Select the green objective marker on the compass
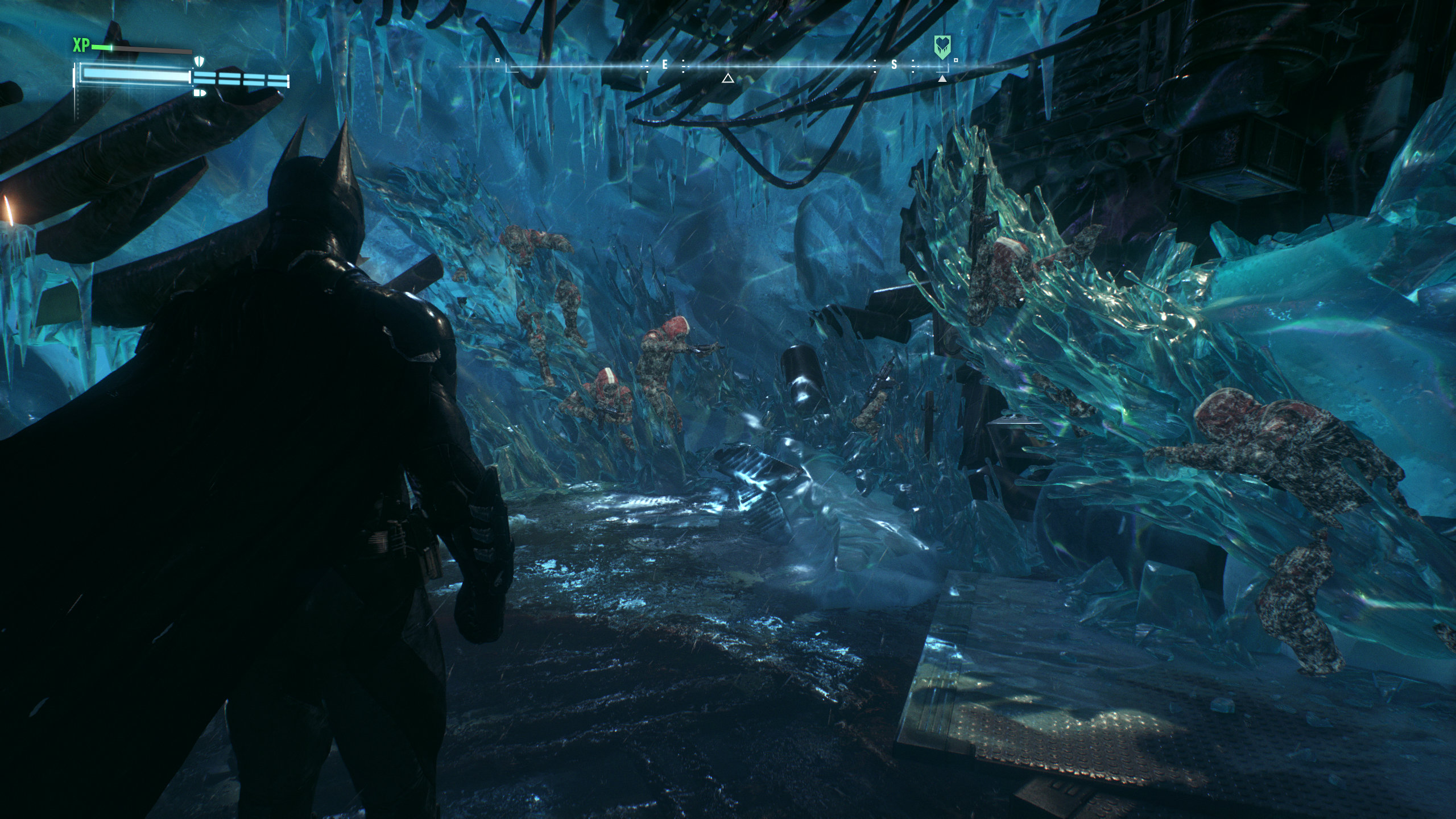Screen dimensions: 1456x819 (942, 47)
